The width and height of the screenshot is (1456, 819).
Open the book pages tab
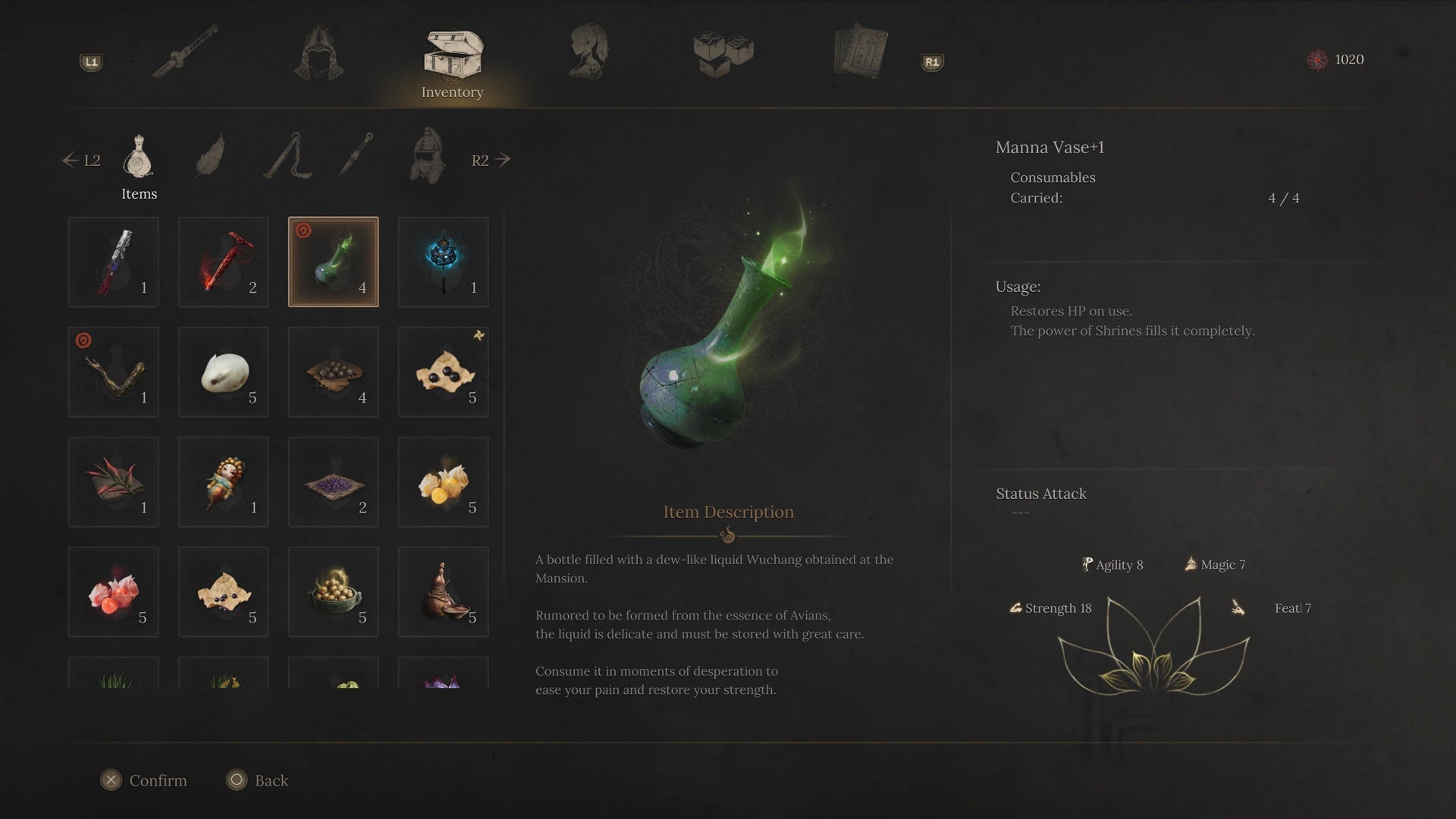pyautogui.click(x=860, y=52)
